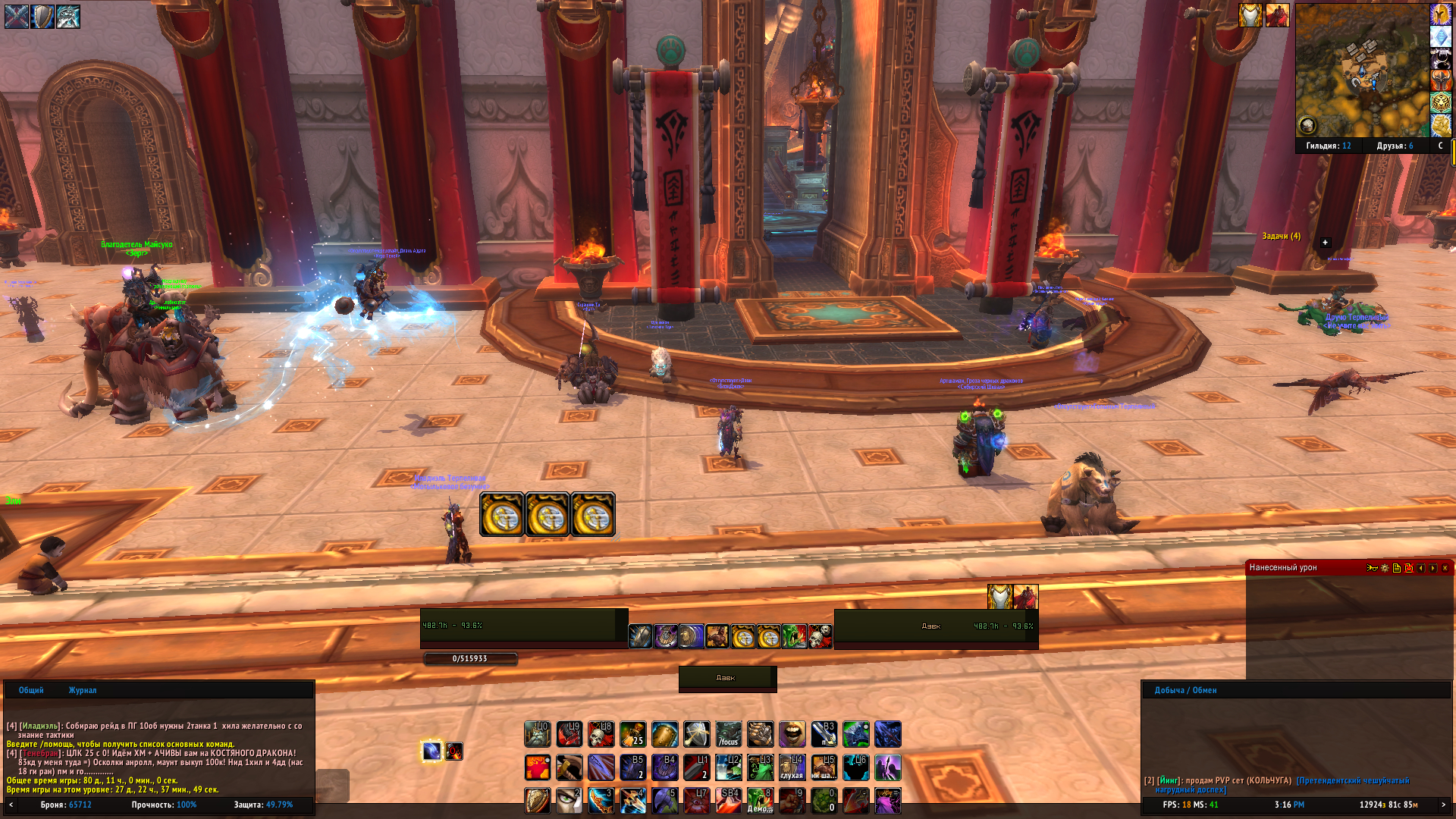Select the Добыча / Обмен chat tab
The image size is (1456, 819).
coord(1185,690)
